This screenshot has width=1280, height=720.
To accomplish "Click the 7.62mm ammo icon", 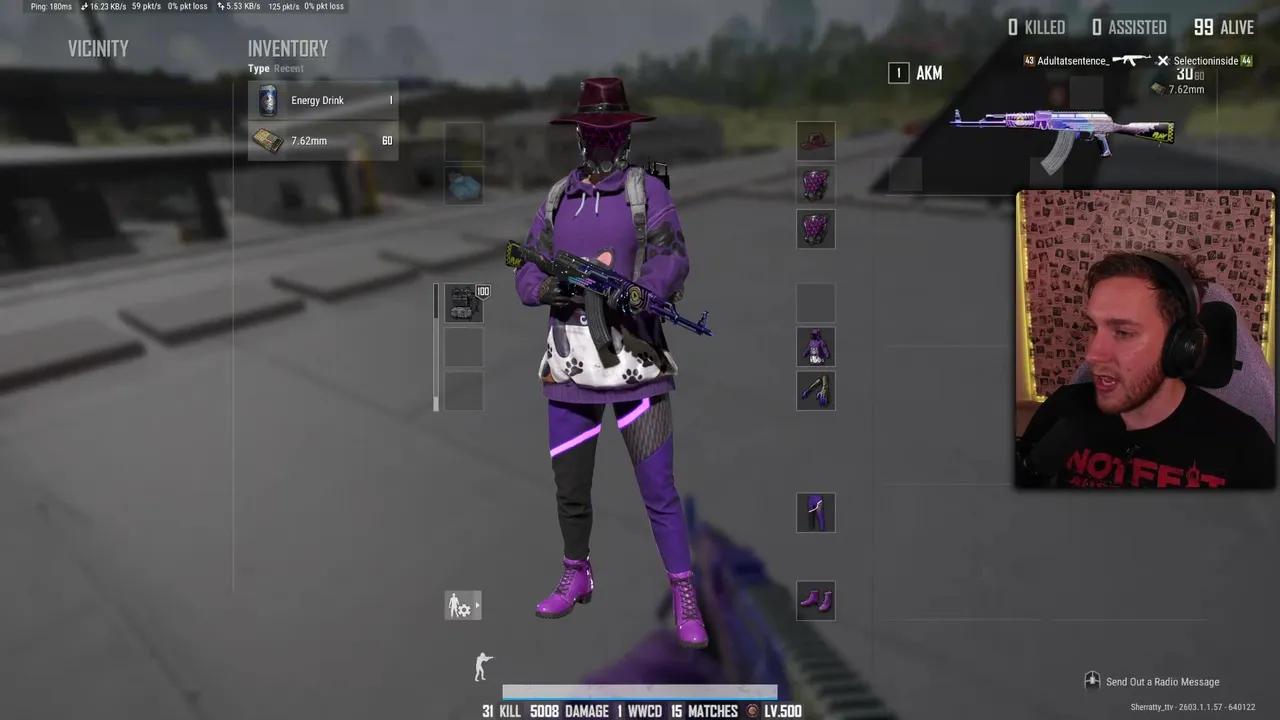I will [267, 140].
